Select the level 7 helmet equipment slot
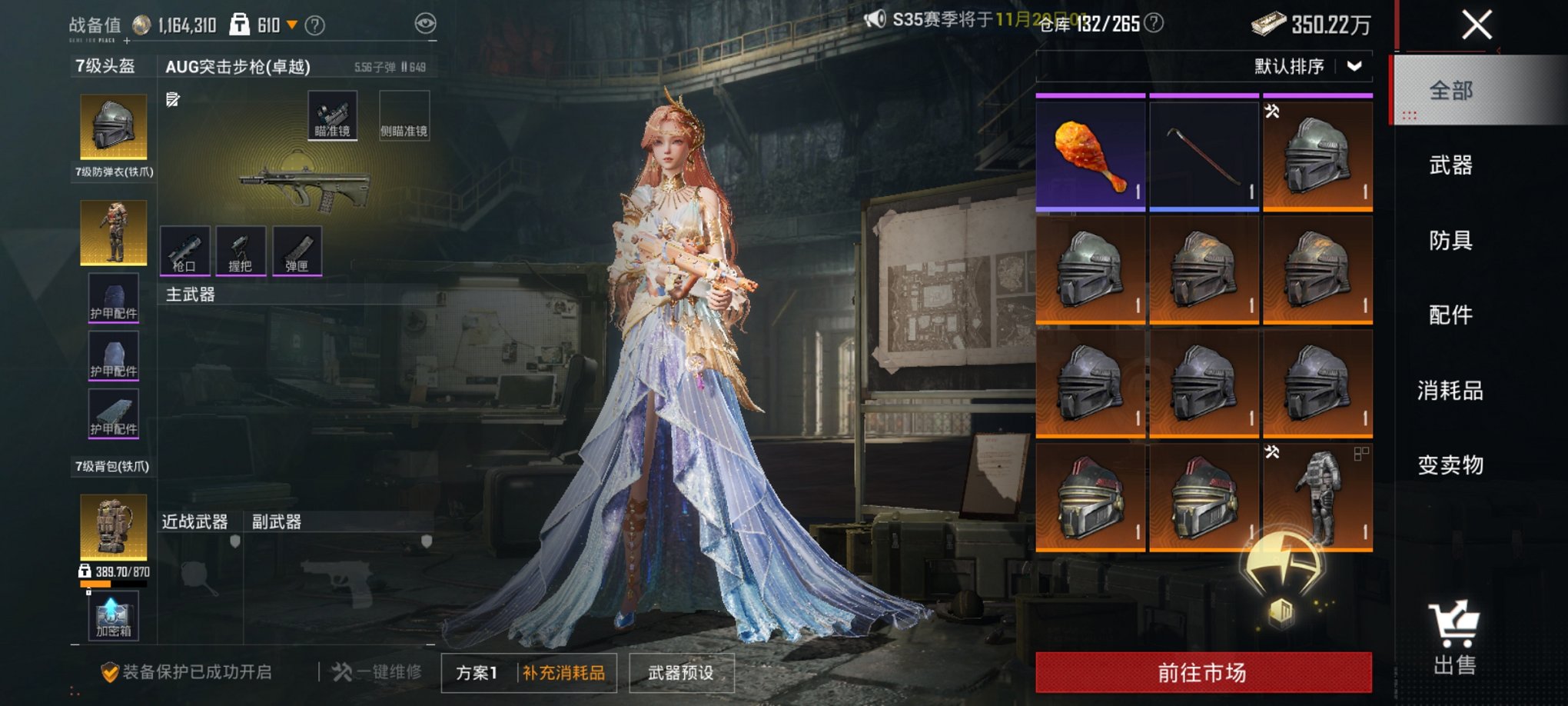Viewport: 1568px width, 706px height. click(113, 127)
